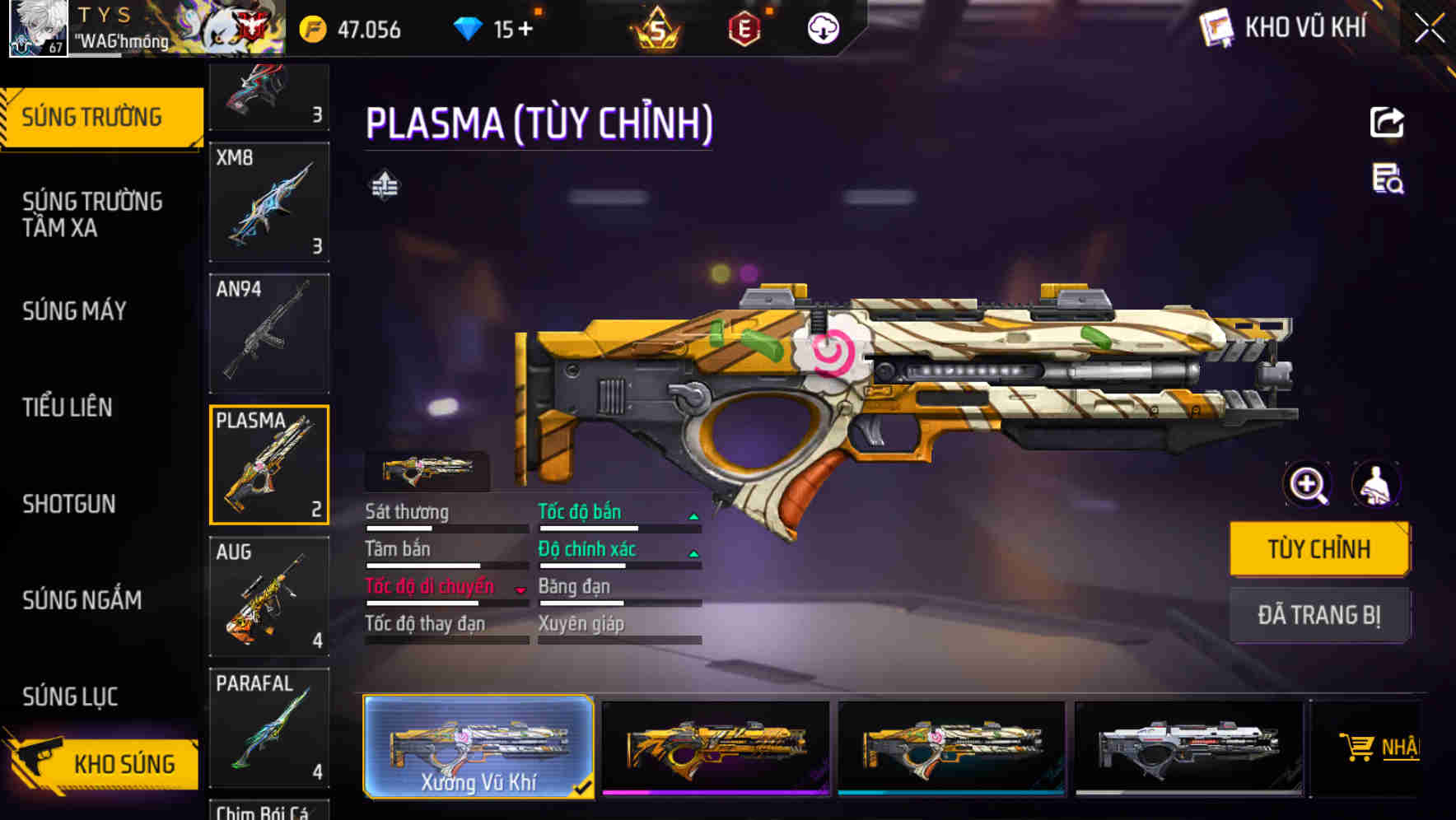The width and height of the screenshot is (1456, 820).
Task: Show the SHOTGUN weapon category
Action: pyautogui.click(x=68, y=504)
